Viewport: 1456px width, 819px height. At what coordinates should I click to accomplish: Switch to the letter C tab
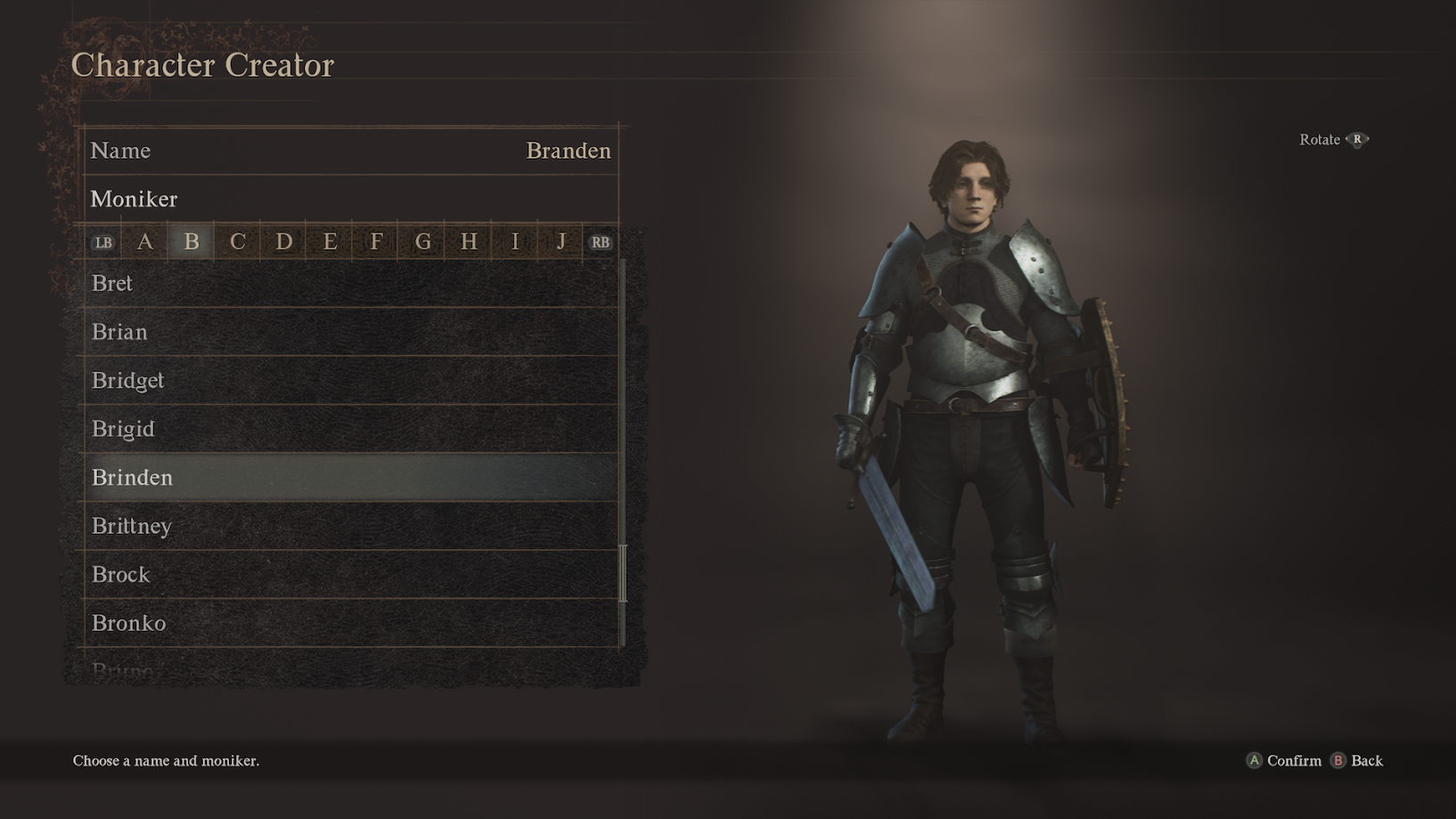click(237, 242)
